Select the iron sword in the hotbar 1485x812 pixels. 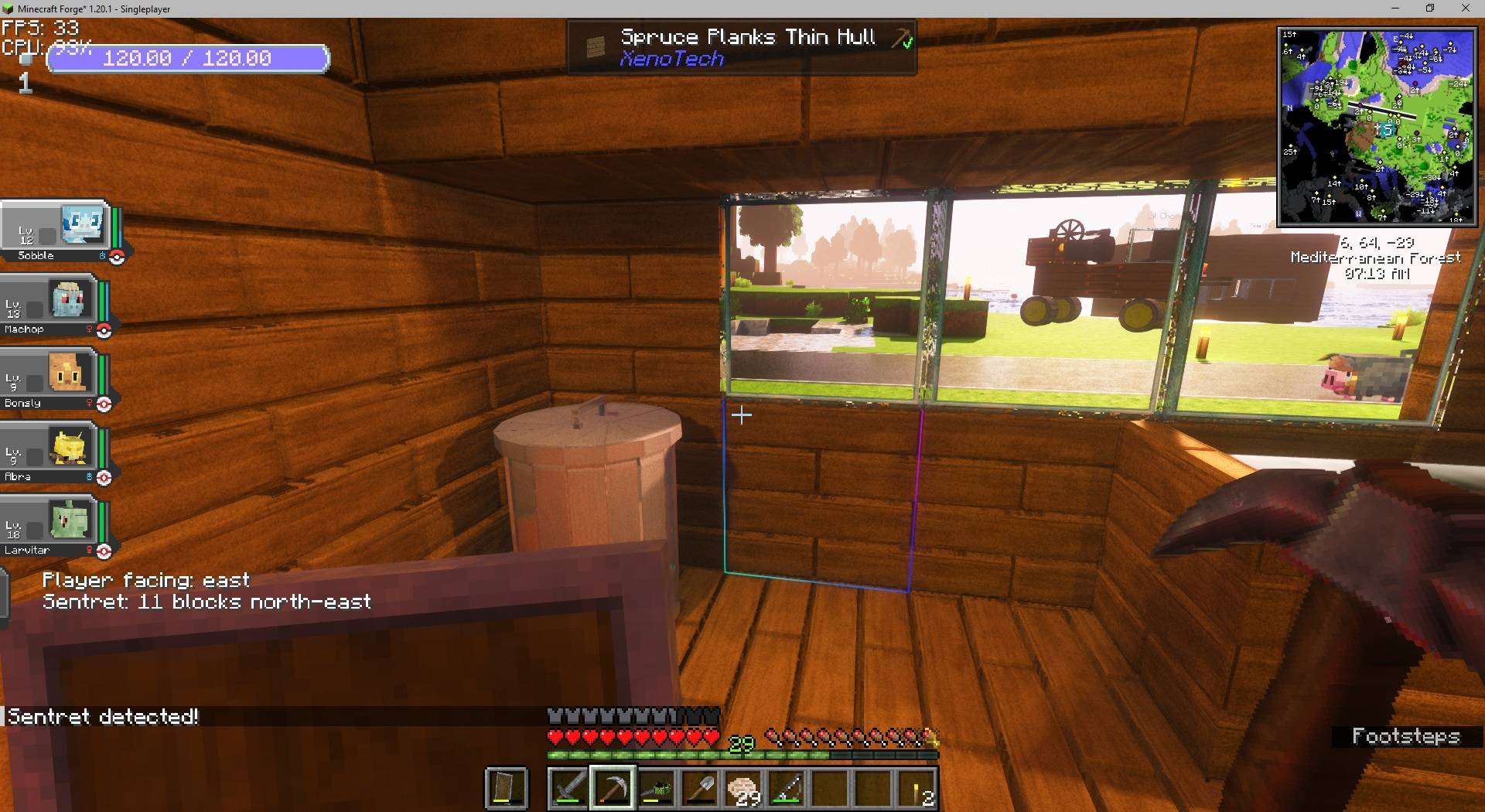coord(569,788)
